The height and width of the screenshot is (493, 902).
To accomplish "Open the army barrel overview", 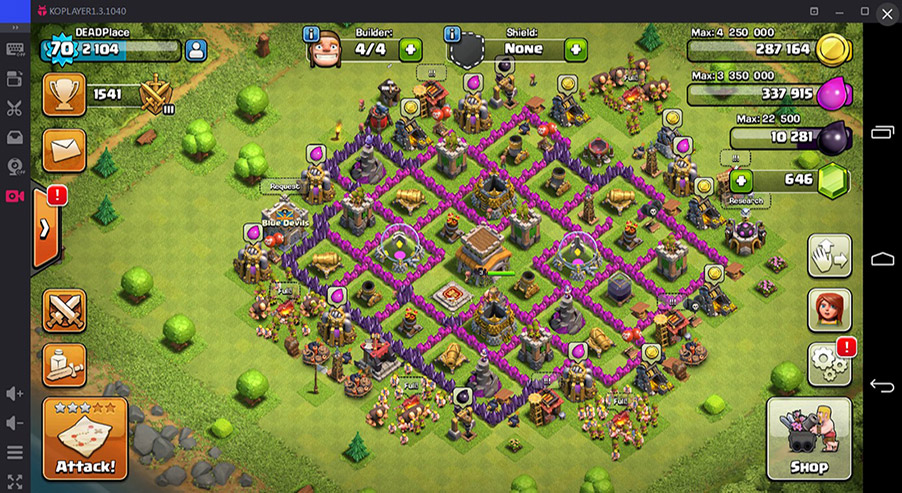I will tap(64, 364).
